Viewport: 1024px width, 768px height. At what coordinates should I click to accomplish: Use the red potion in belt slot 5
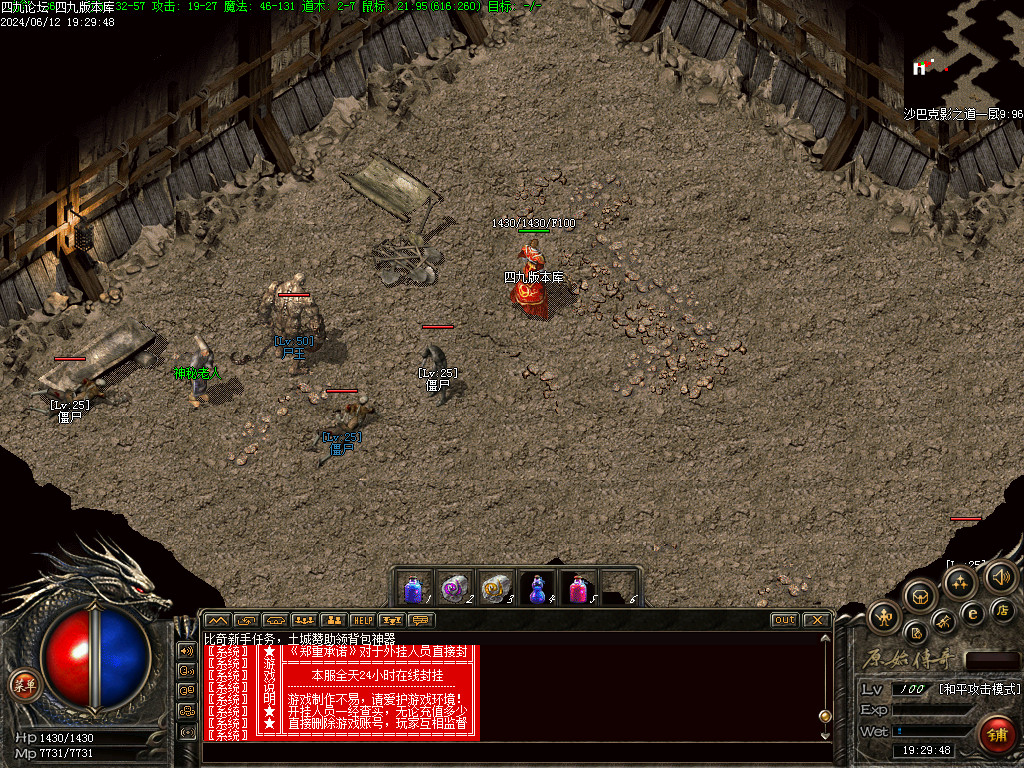pos(579,588)
